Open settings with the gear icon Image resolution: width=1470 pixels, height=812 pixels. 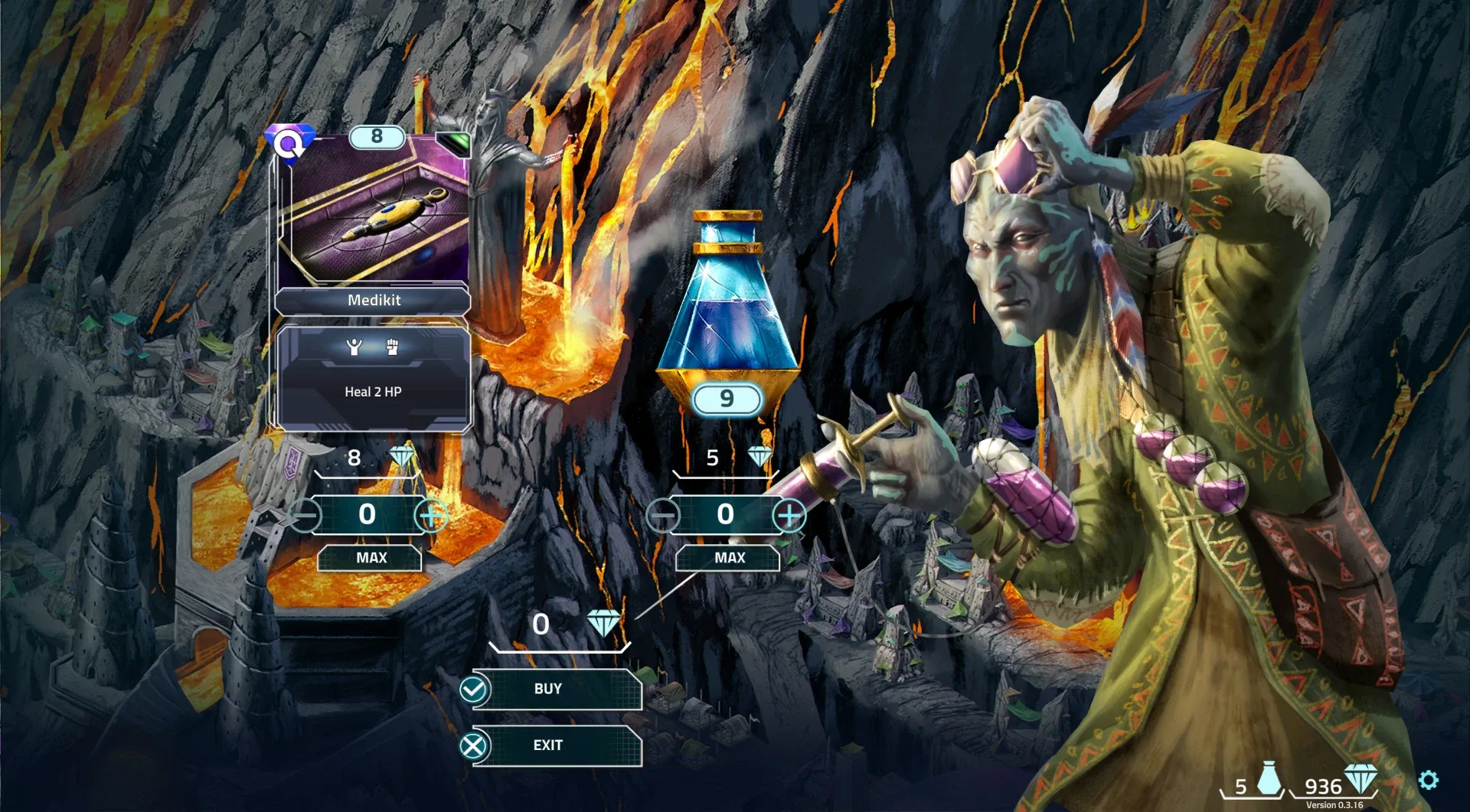point(1428,780)
